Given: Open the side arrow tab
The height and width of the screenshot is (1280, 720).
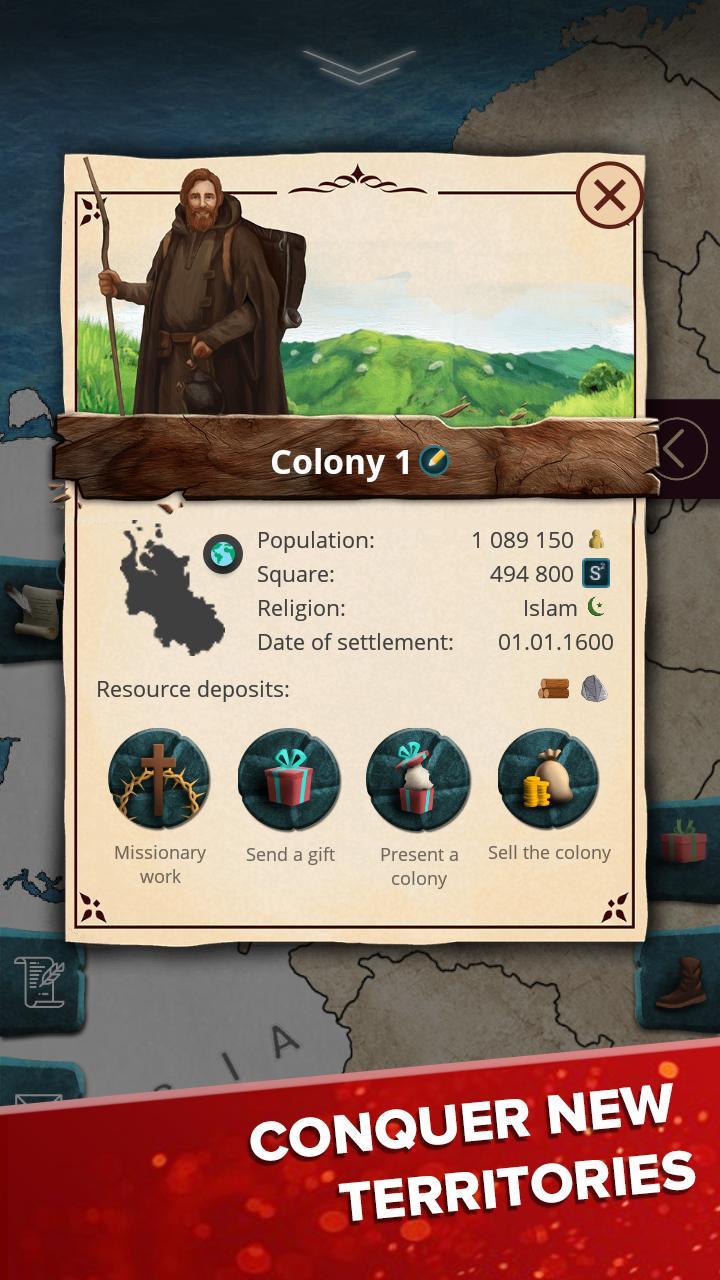Looking at the screenshot, I should point(681,449).
